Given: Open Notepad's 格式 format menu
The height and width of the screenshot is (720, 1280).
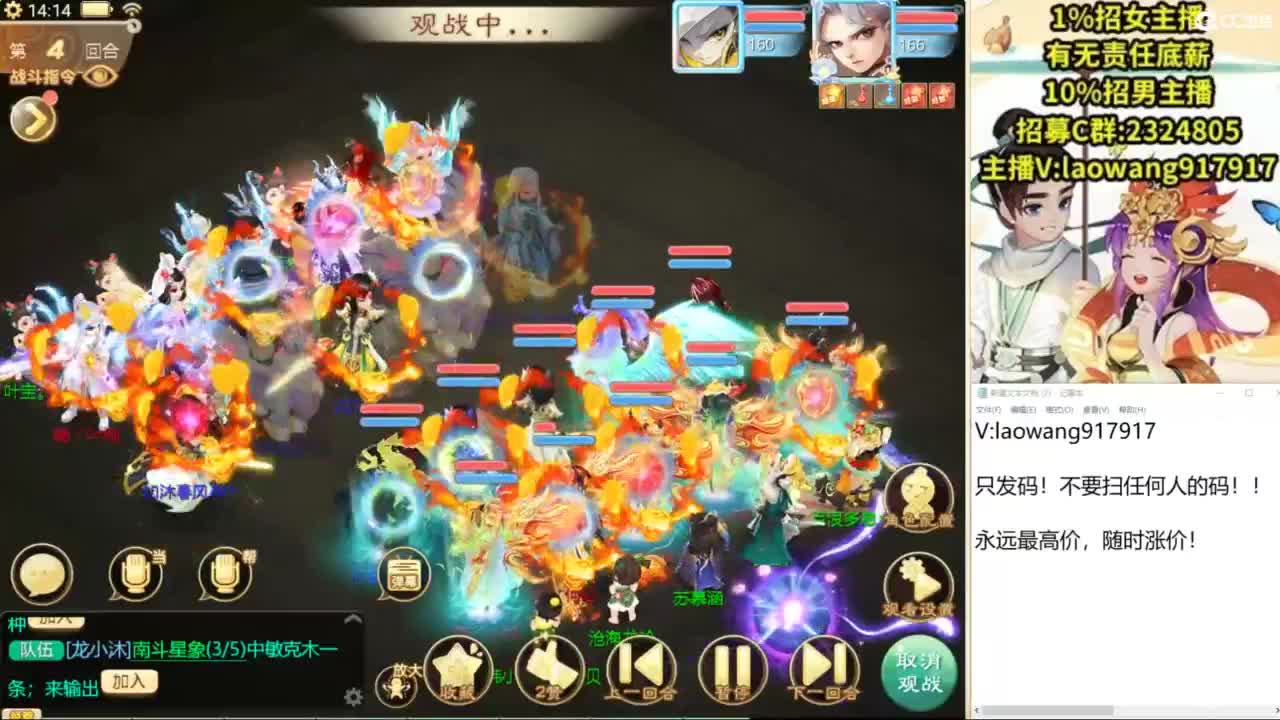Looking at the screenshot, I should (1060, 408).
